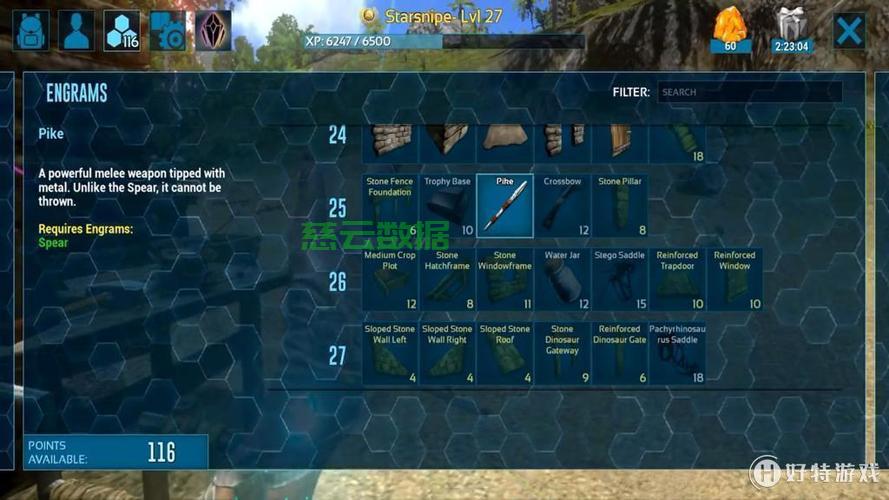Select the Stego Saddle engram
This screenshot has width=889, height=500.
[620, 280]
